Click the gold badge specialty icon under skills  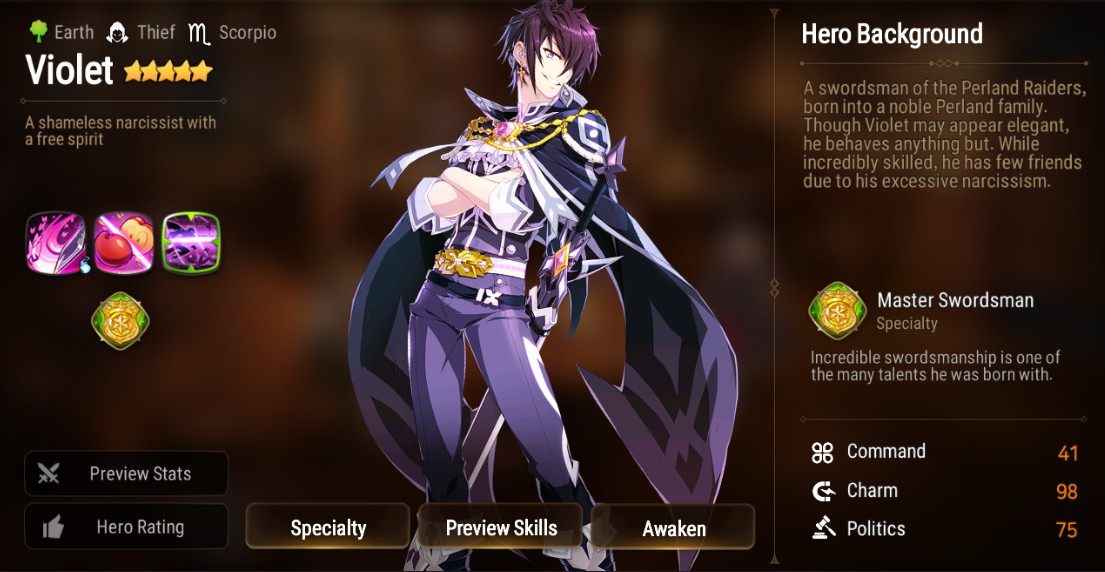[121, 320]
